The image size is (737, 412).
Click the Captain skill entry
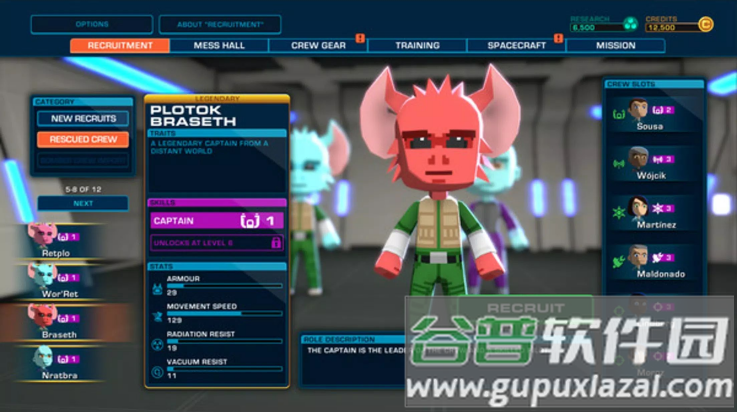point(217,220)
